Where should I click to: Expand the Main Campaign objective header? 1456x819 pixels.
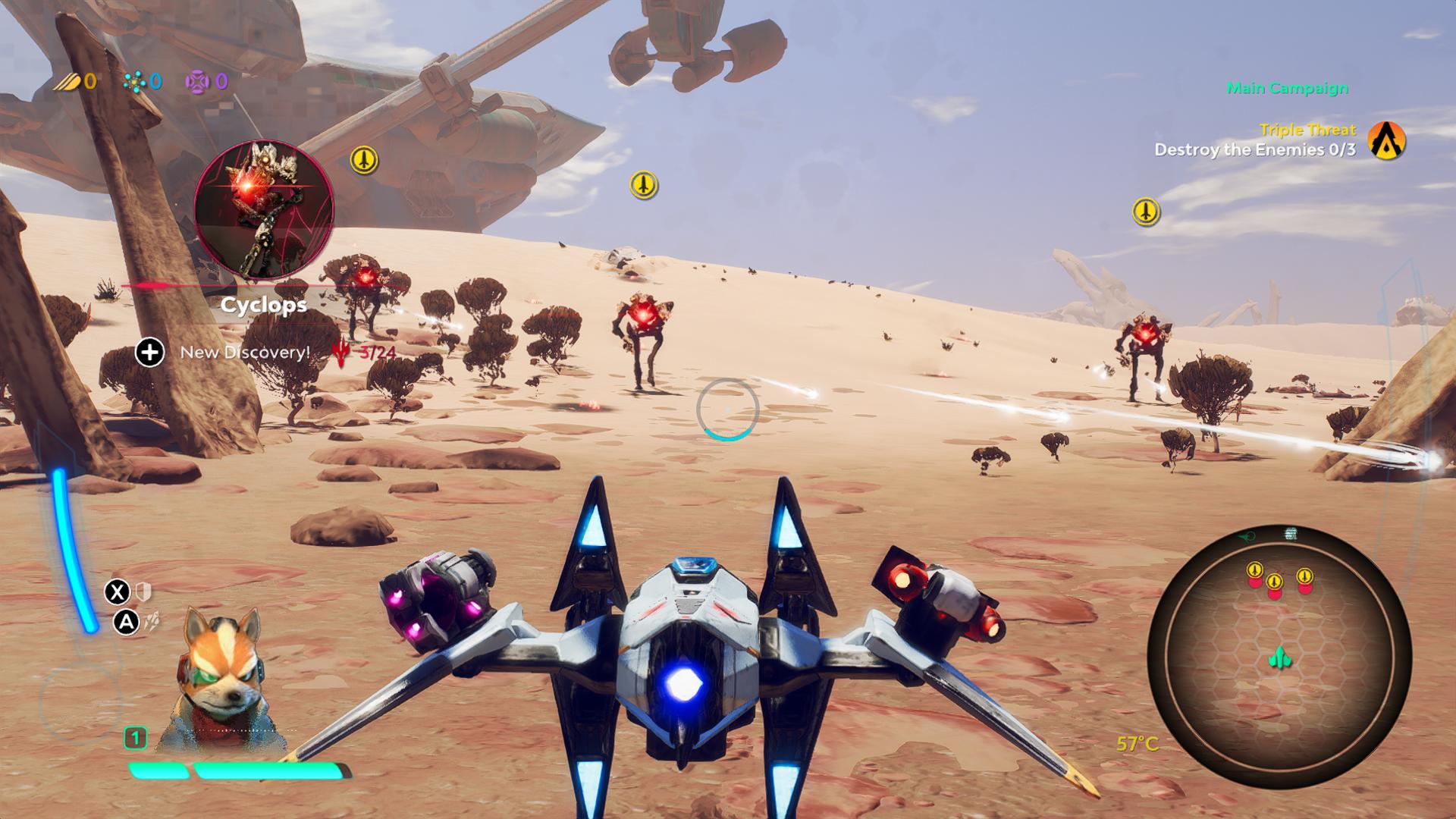click(1287, 87)
